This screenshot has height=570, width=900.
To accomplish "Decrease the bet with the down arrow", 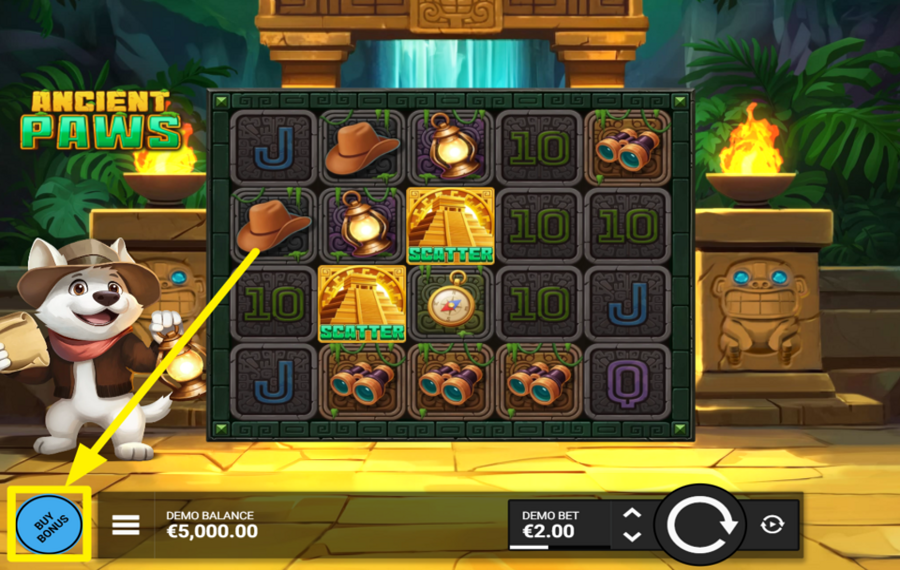I will tap(632, 537).
